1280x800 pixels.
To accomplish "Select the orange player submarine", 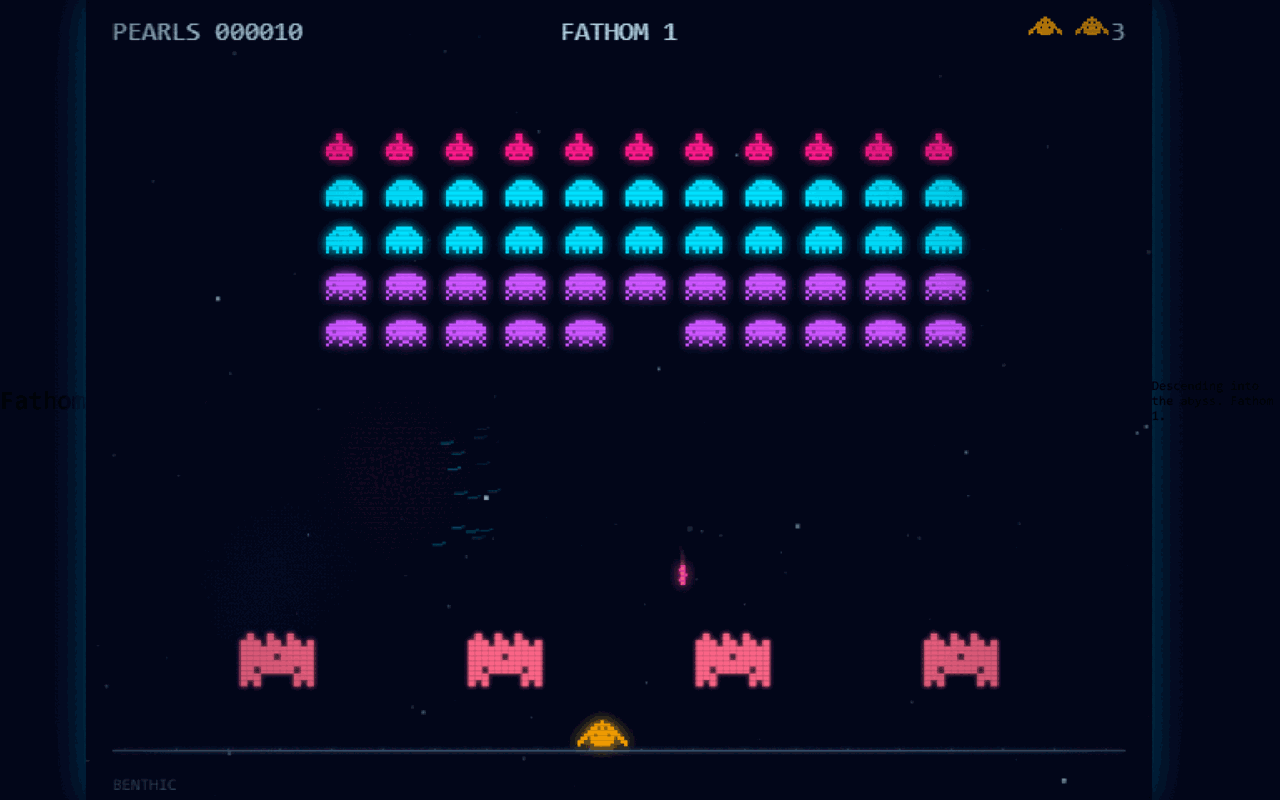I will coord(602,735).
